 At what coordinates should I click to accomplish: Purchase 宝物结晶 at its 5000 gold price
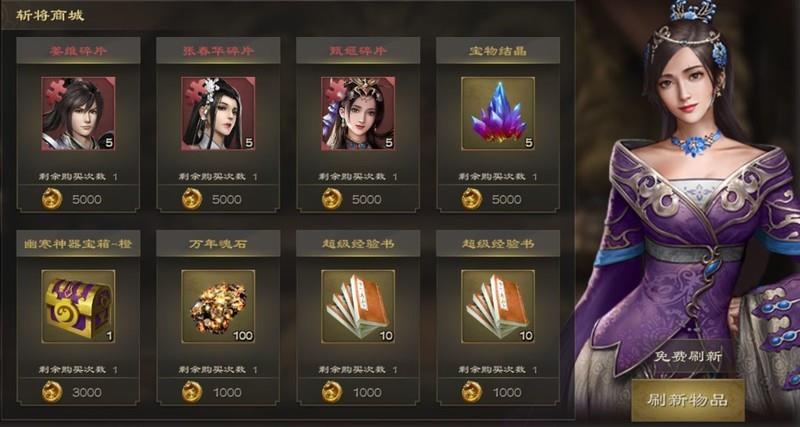coord(497,199)
